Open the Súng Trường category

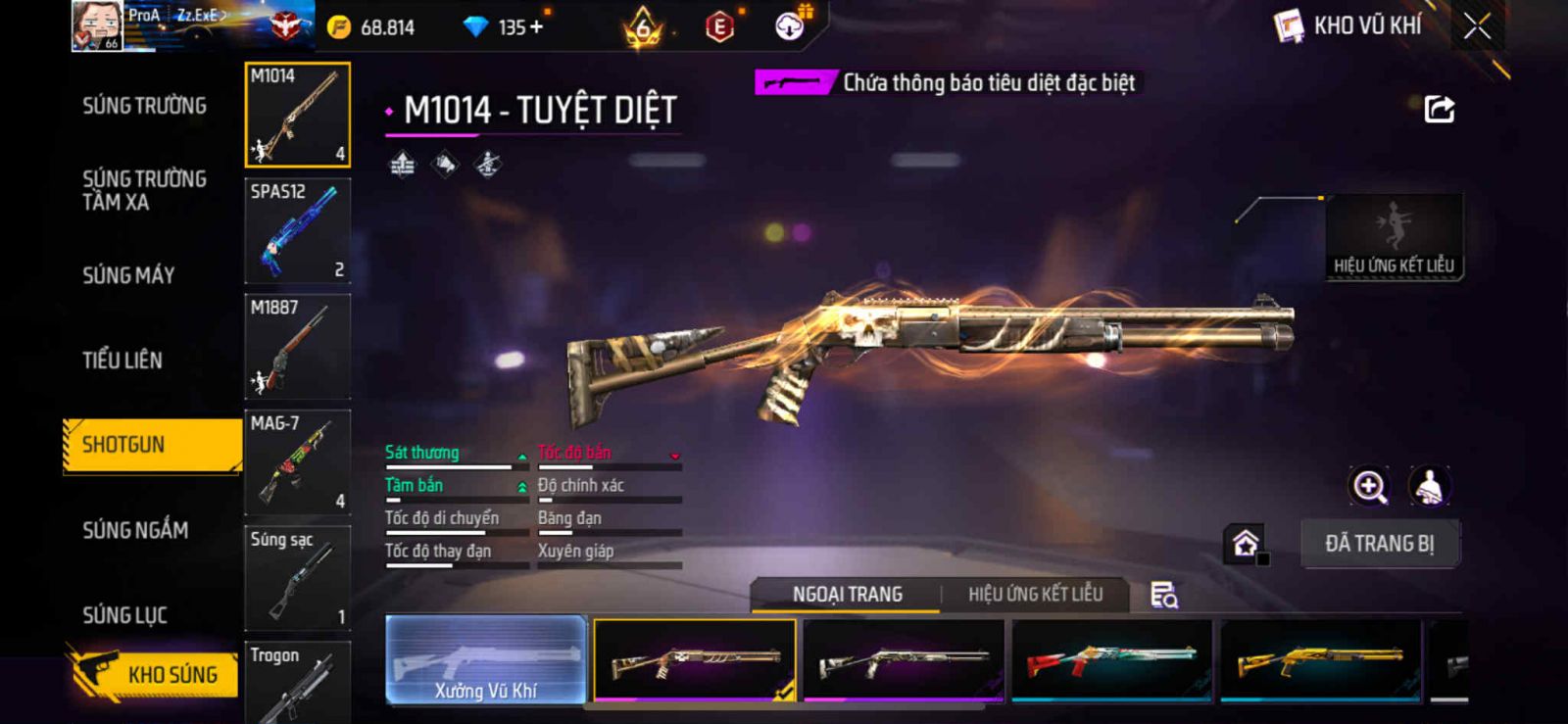(x=144, y=106)
